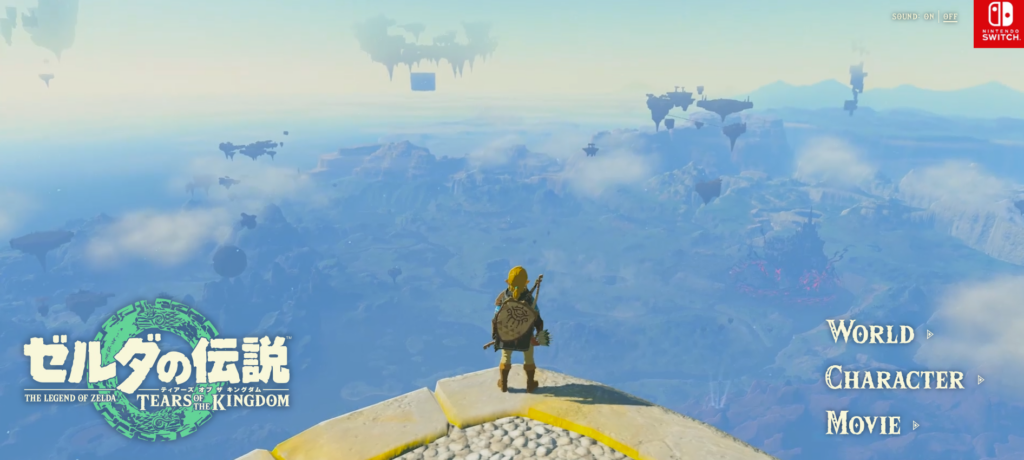Select the Character menu entry
Screen dimensions: 1024x460
coord(895,378)
